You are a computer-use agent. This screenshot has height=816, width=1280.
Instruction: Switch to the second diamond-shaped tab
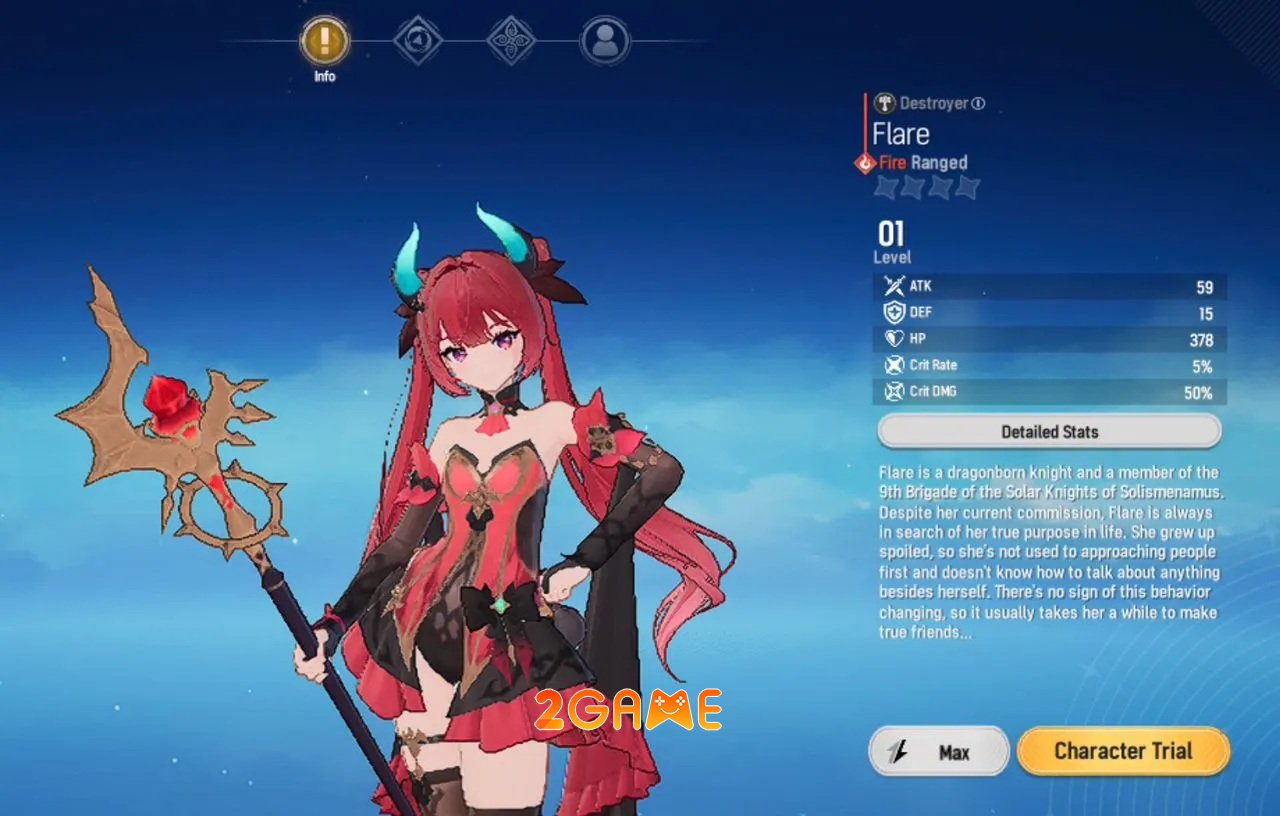pyautogui.click(x=418, y=42)
